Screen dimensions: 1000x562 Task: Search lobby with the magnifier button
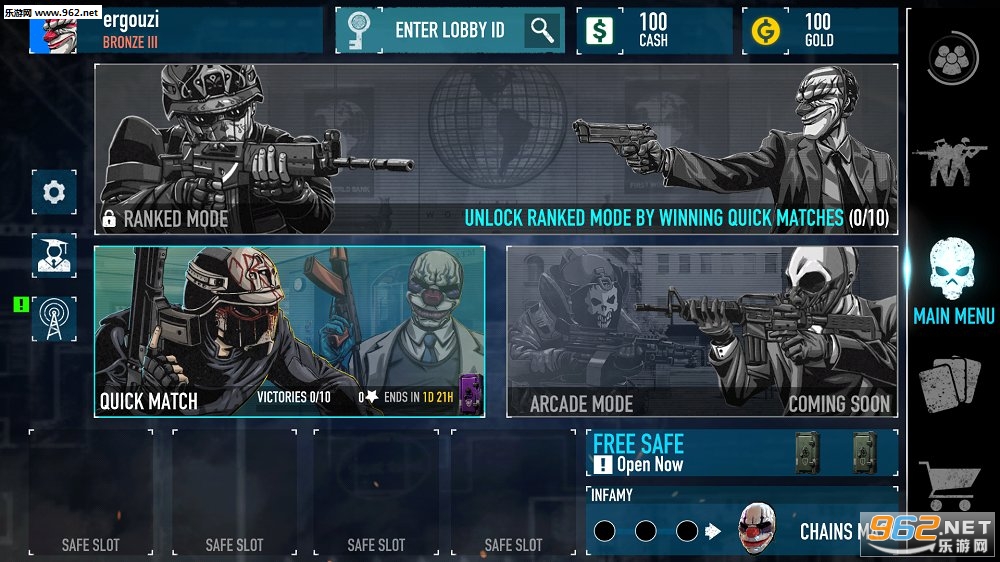click(543, 30)
